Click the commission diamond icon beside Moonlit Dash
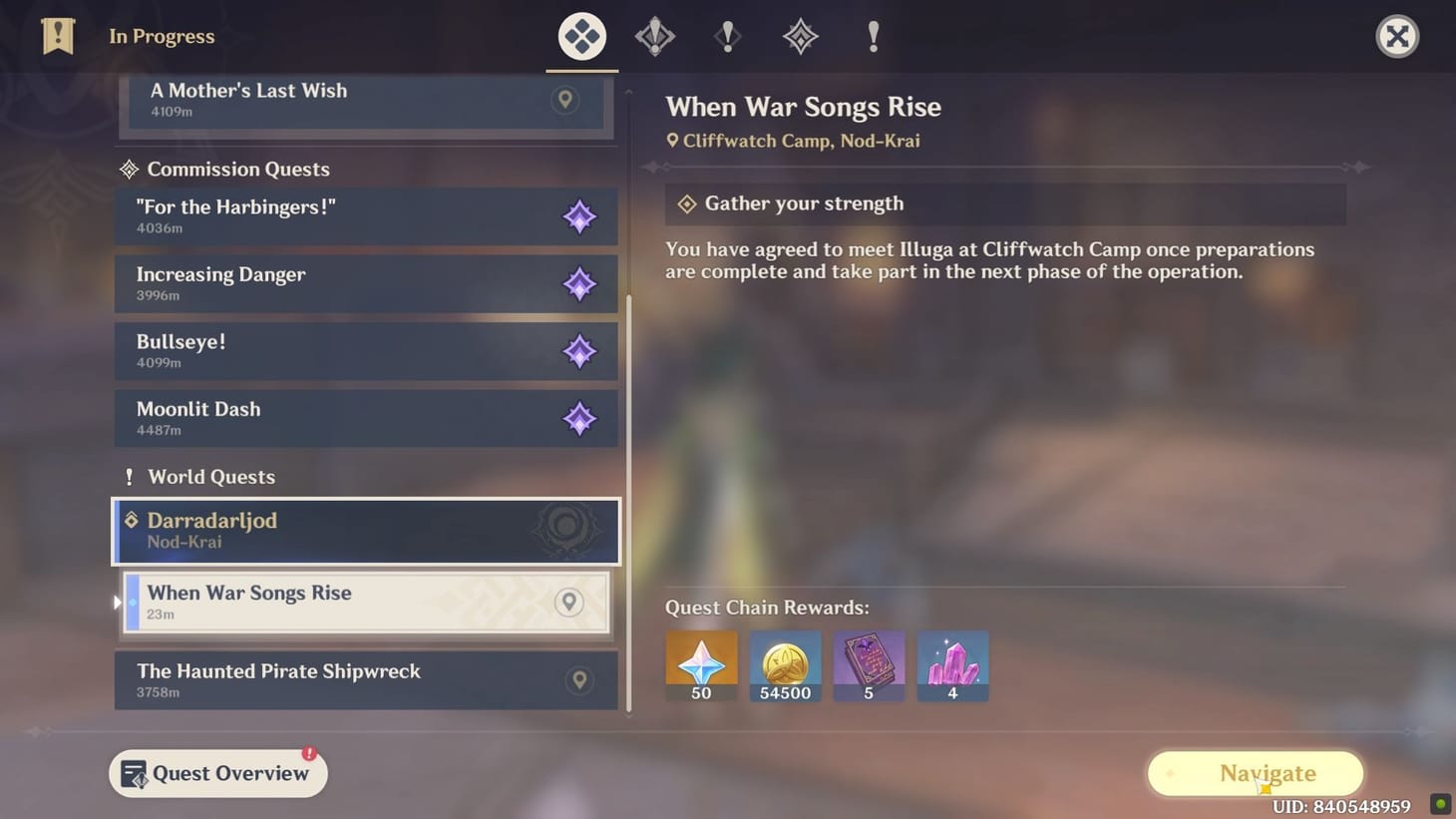The image size is (1456, 819). 580,419
